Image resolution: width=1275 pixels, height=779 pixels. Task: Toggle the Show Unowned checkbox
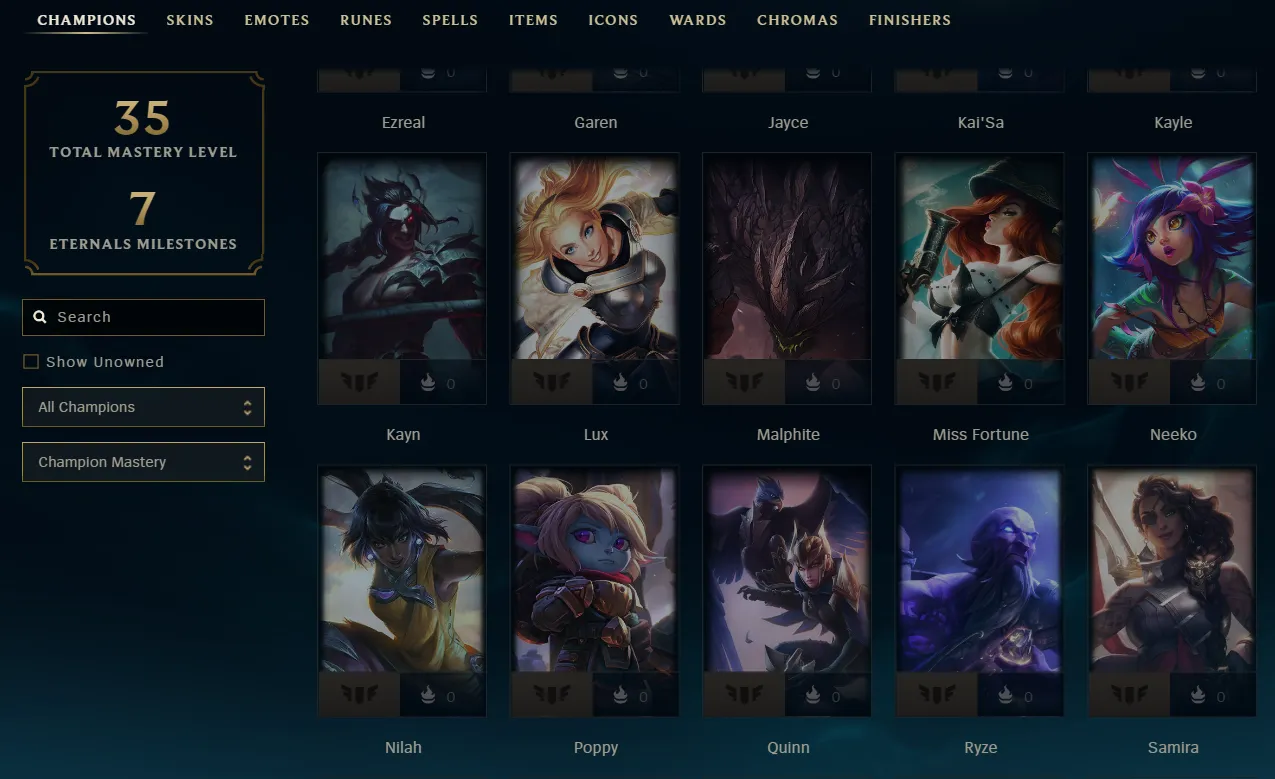[x=31, y=362]
